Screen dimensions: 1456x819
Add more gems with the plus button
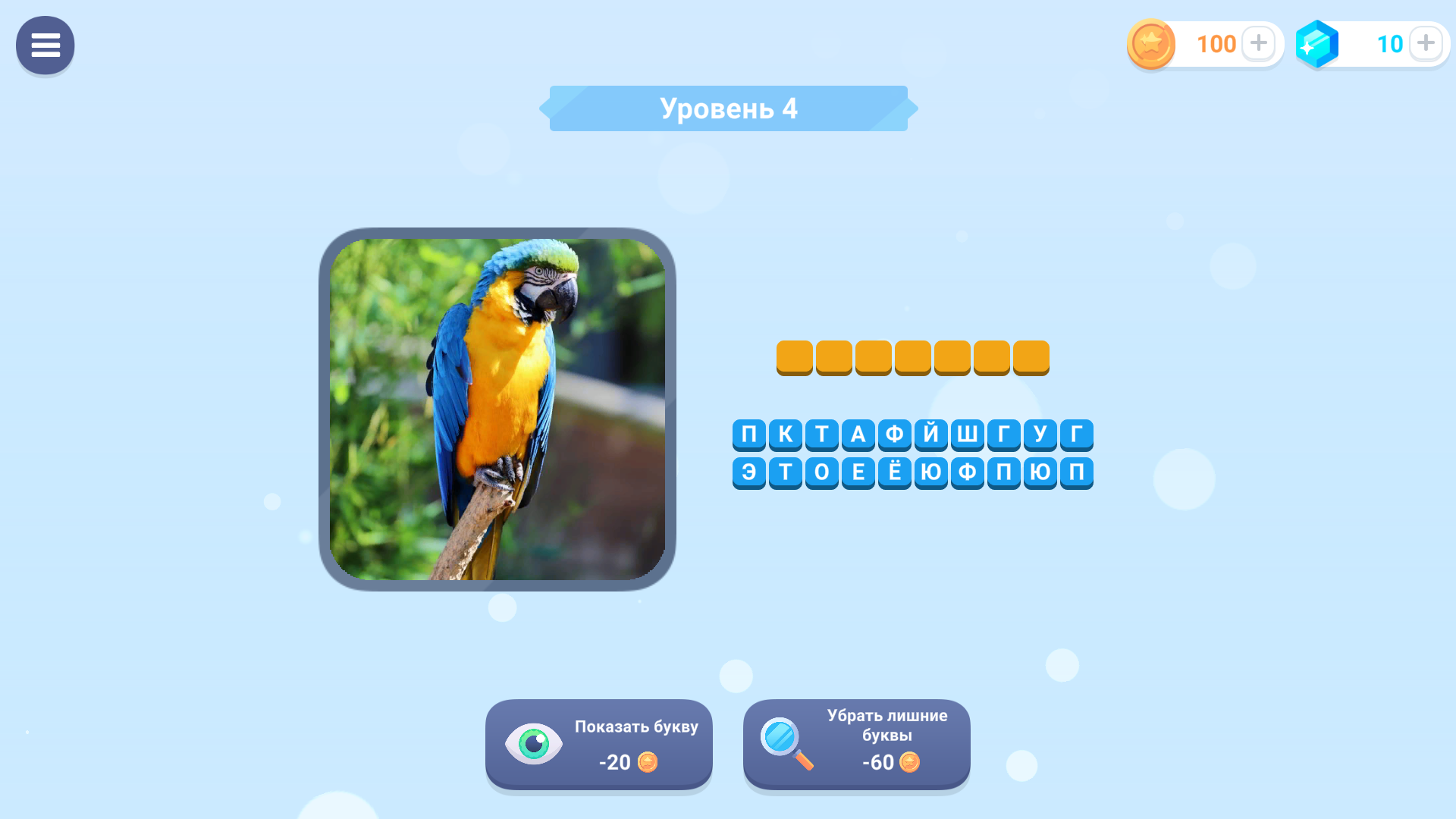(x=1426, y=43)
